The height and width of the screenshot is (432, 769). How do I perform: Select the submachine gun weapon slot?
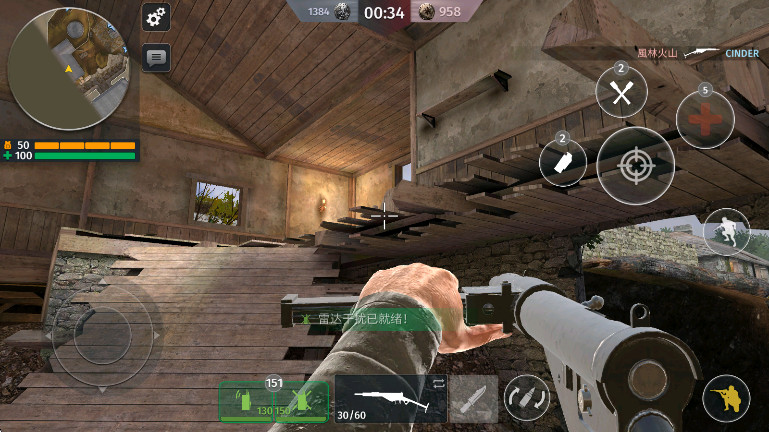390,399
